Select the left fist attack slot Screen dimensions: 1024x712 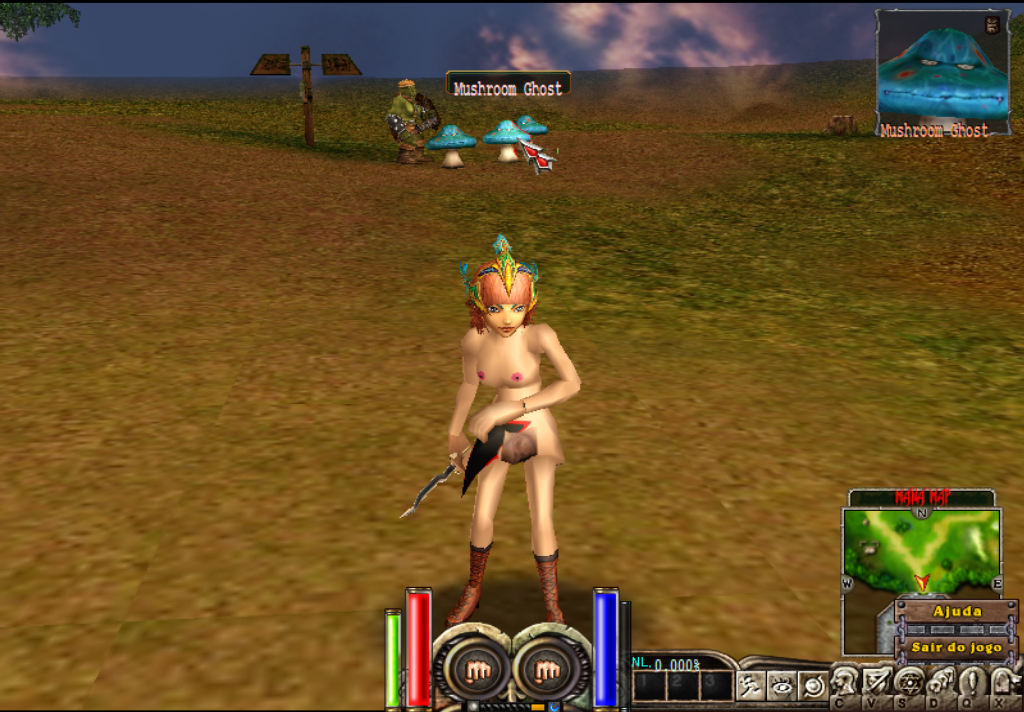tap(477, 670)
